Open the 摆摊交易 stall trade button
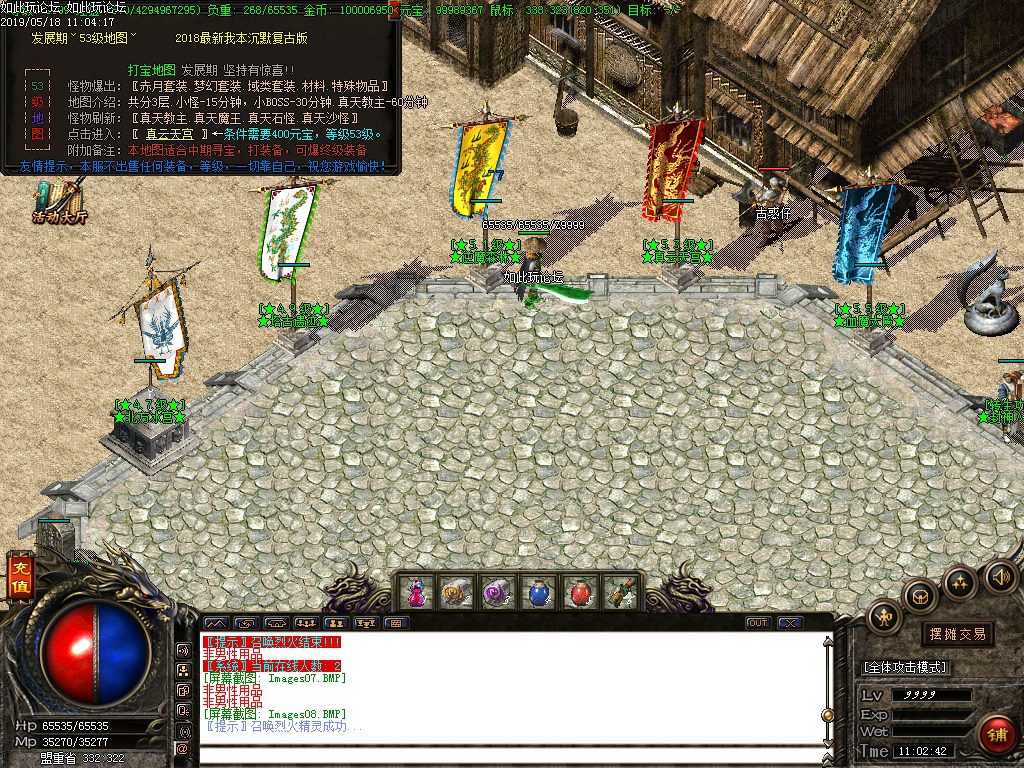The height and width of the screenshot is (768, 1024). click(957, 634)
